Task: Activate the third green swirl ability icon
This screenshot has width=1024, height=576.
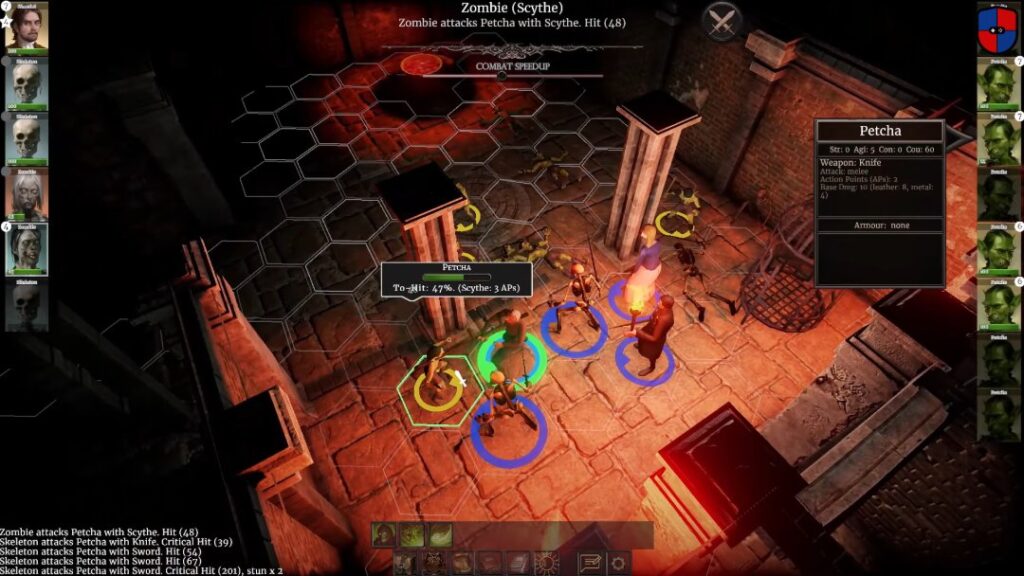Action: [x=440, y=535]
